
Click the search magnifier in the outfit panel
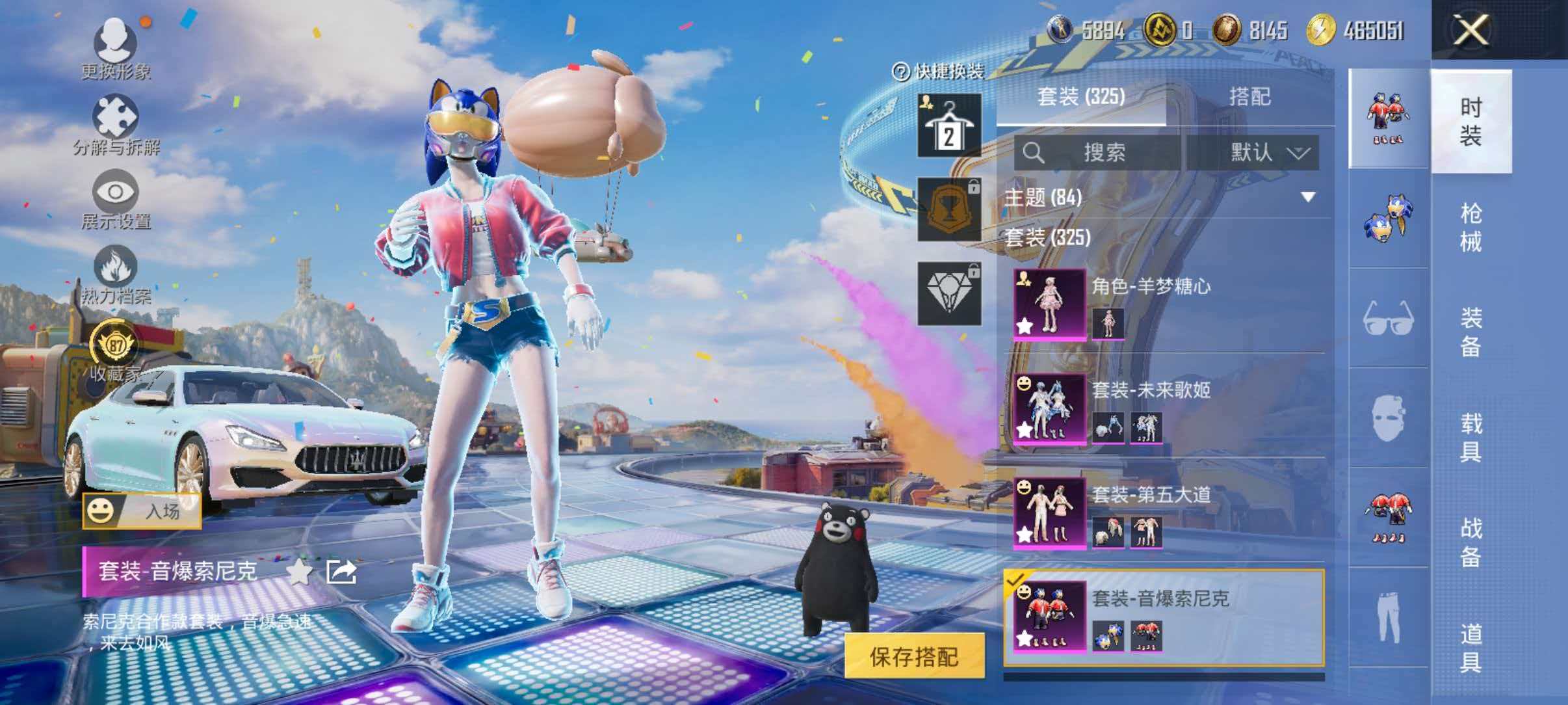1035,154
